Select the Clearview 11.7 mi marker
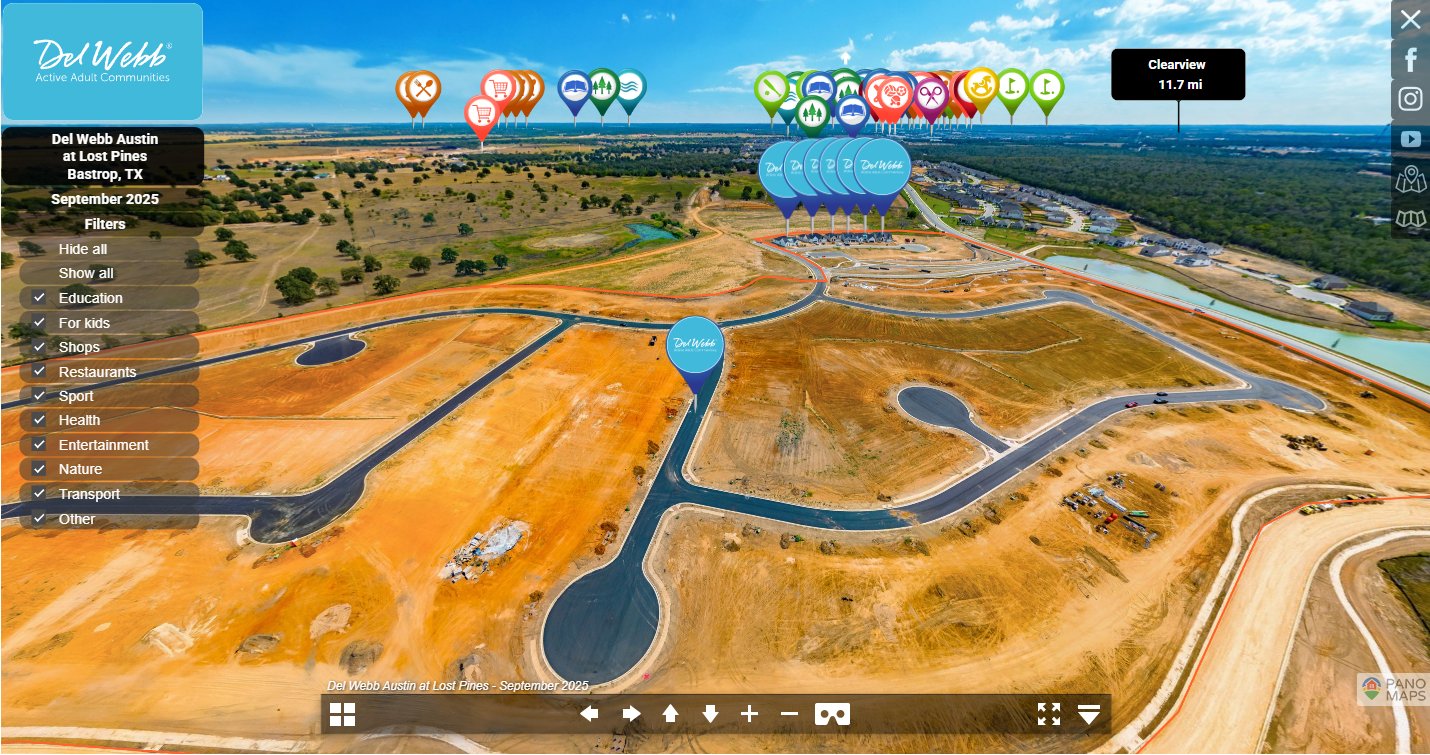The image size is (1430, 755). click(1178, 75)
